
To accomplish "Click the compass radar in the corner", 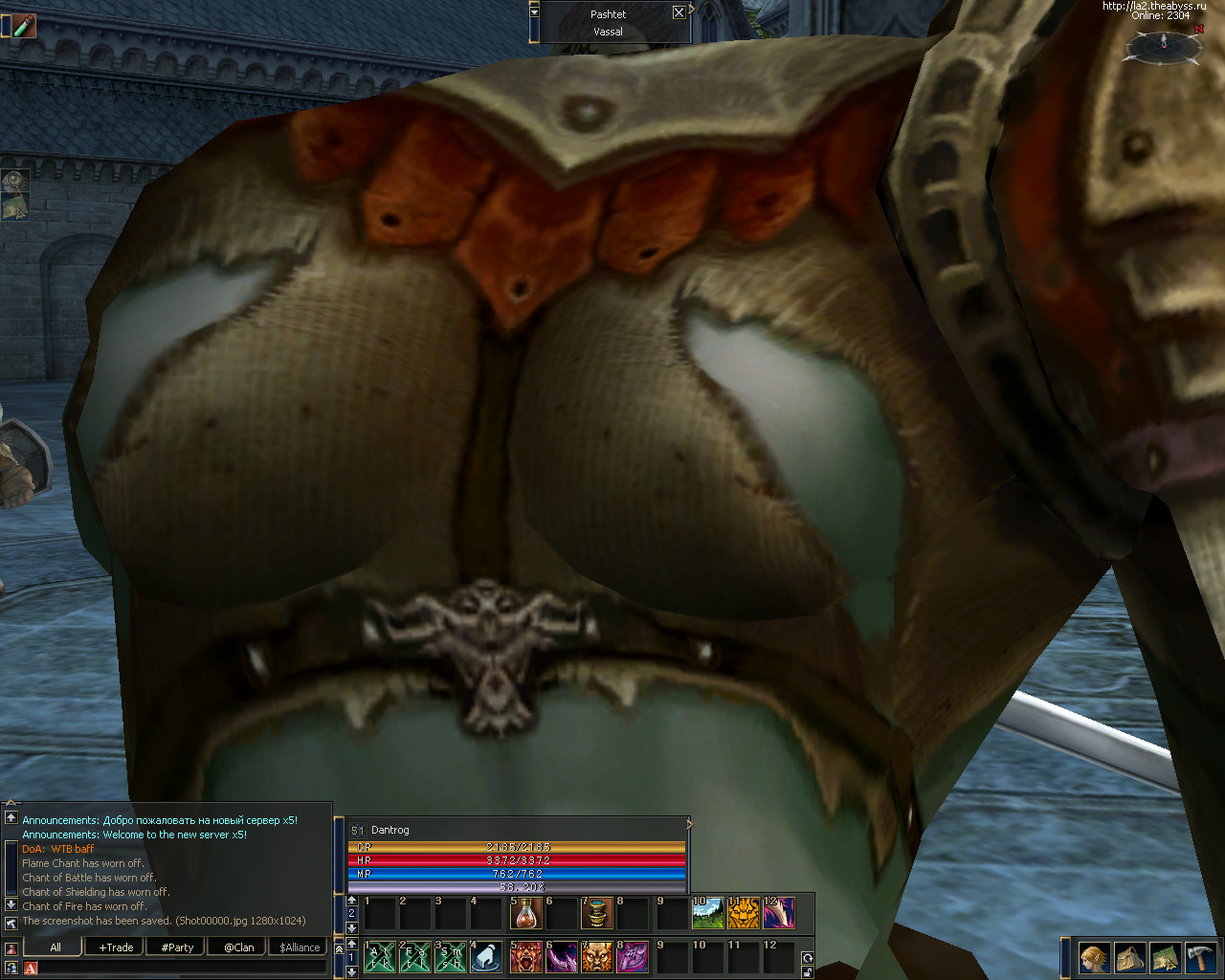I will 1164,45.
